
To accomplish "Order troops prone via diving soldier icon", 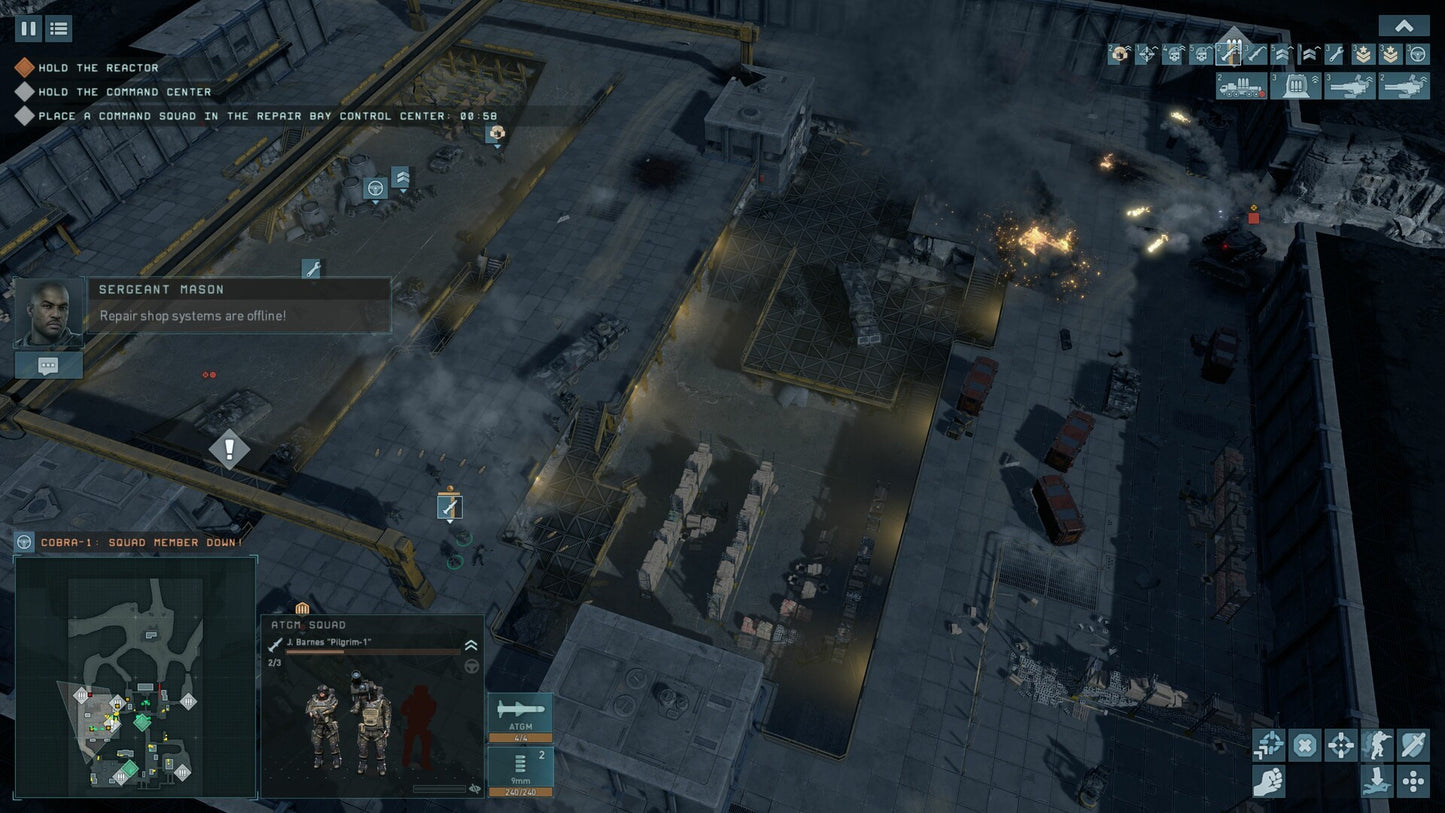I will pyautogui.click(x=1376, y=781).
